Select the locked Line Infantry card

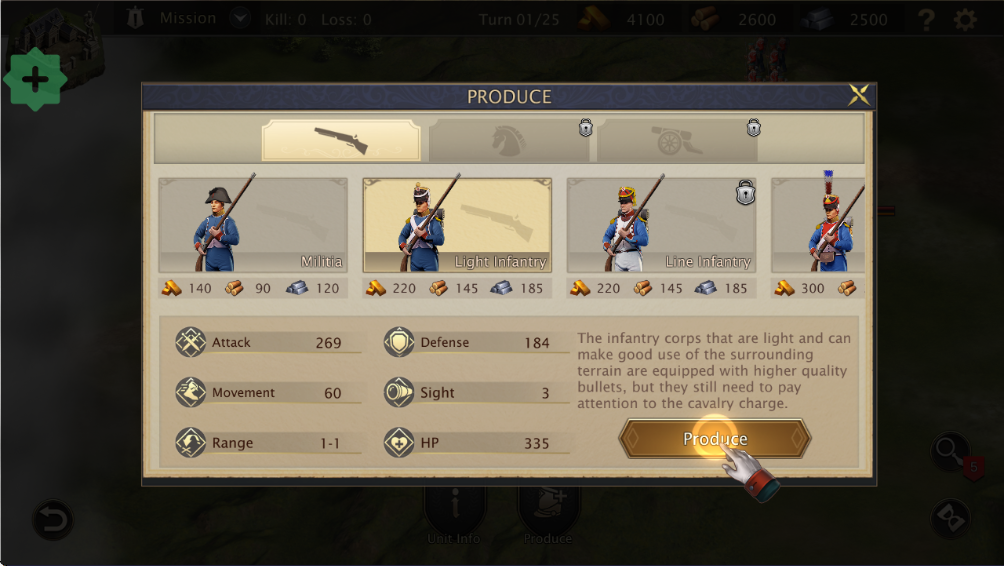[x=661, y=226]
